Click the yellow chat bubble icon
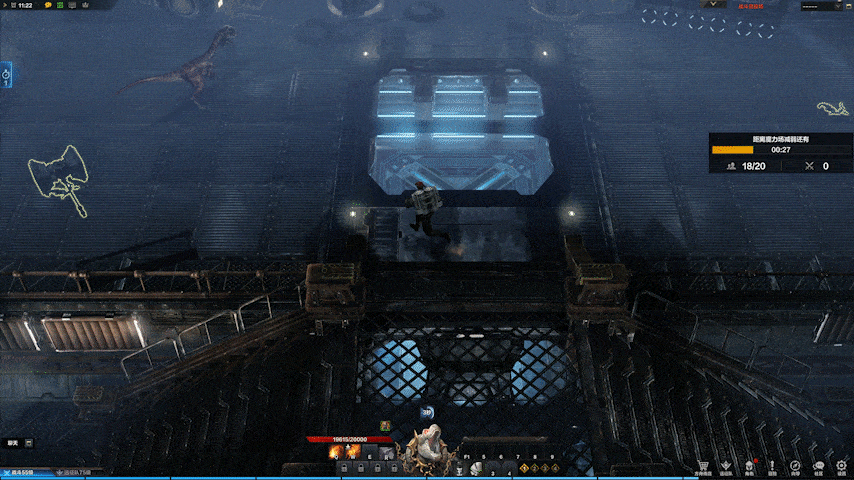The height and width of the screenshot is (480, 854). pos(47,6)
